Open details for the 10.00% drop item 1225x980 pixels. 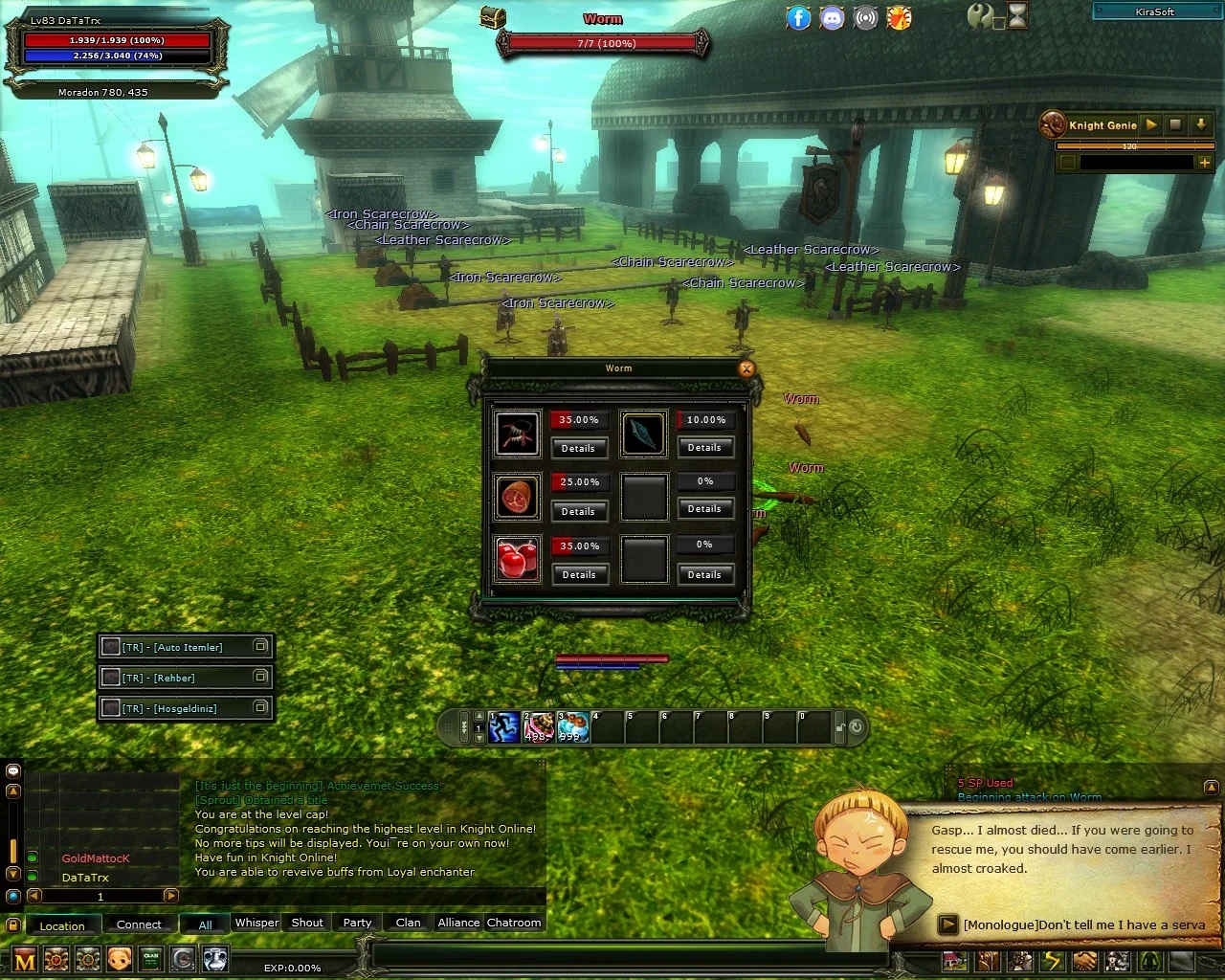point(704,447)
